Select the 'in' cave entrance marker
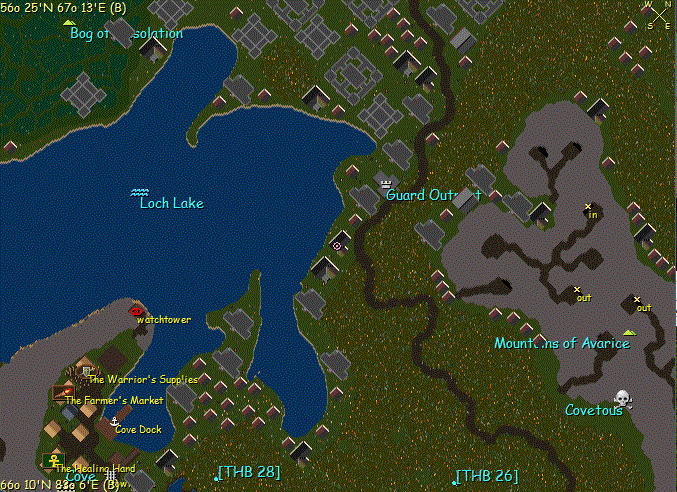Viewport: 677px width, 492px height. tap(588, 206)
